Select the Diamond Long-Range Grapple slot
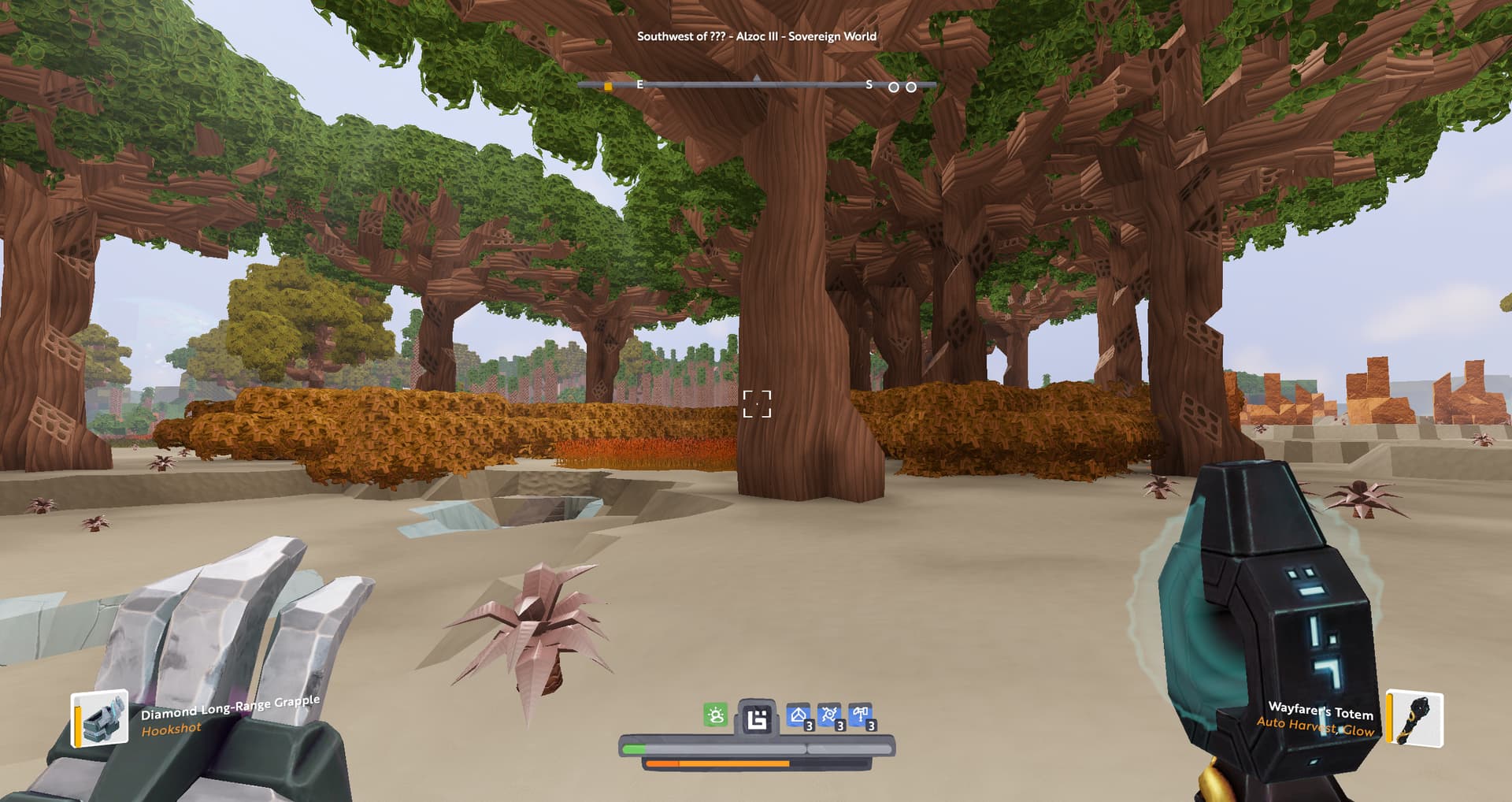This screenshot has width=1512, height=802. click(x=100, y=718)
